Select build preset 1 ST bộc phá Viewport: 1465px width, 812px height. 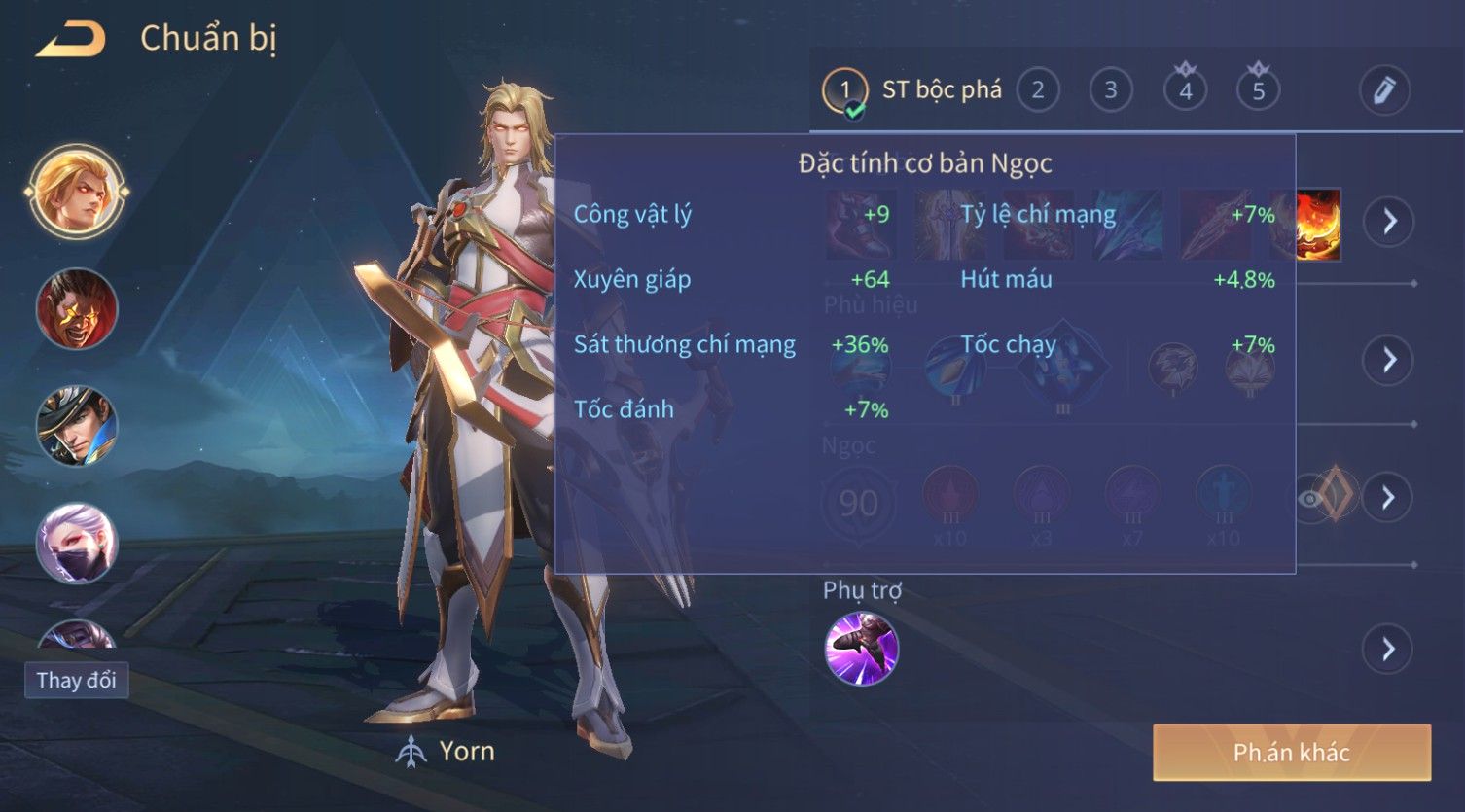[x=844, y=91]
